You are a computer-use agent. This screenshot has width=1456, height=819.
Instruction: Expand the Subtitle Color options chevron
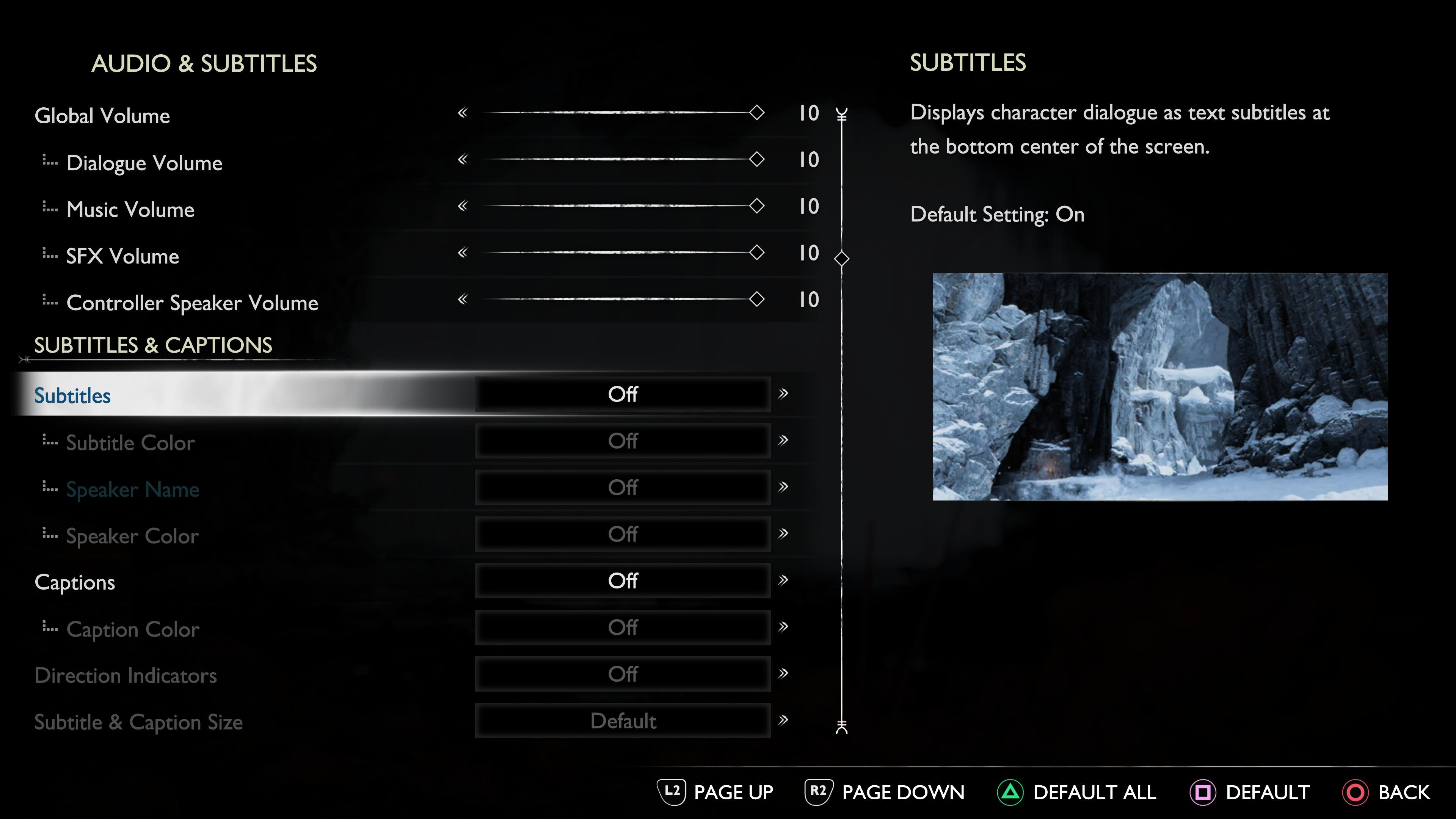pos(783,441)
